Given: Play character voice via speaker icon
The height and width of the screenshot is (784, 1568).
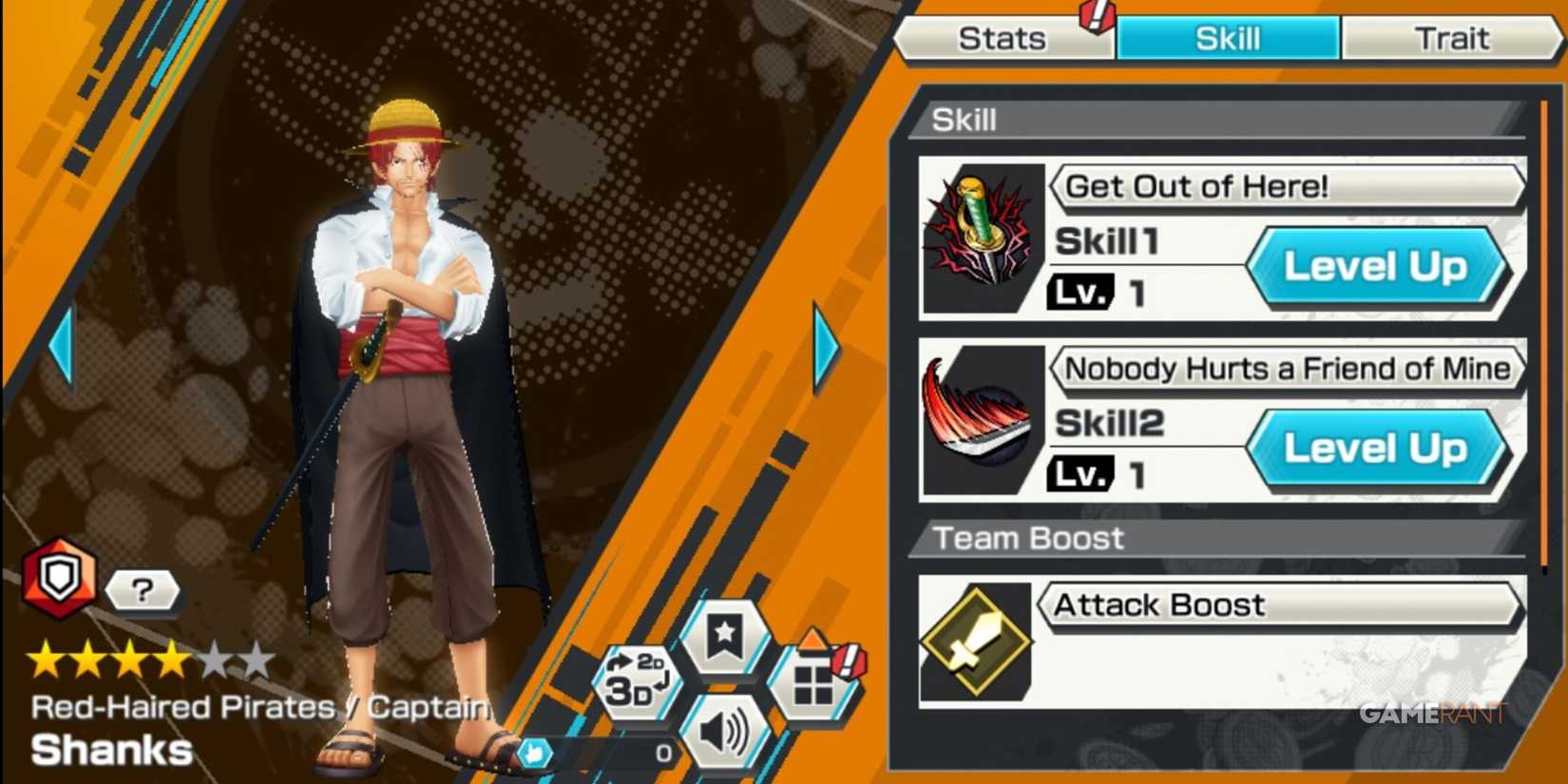Looking at the screenshot, I should [x=725, y=732].
